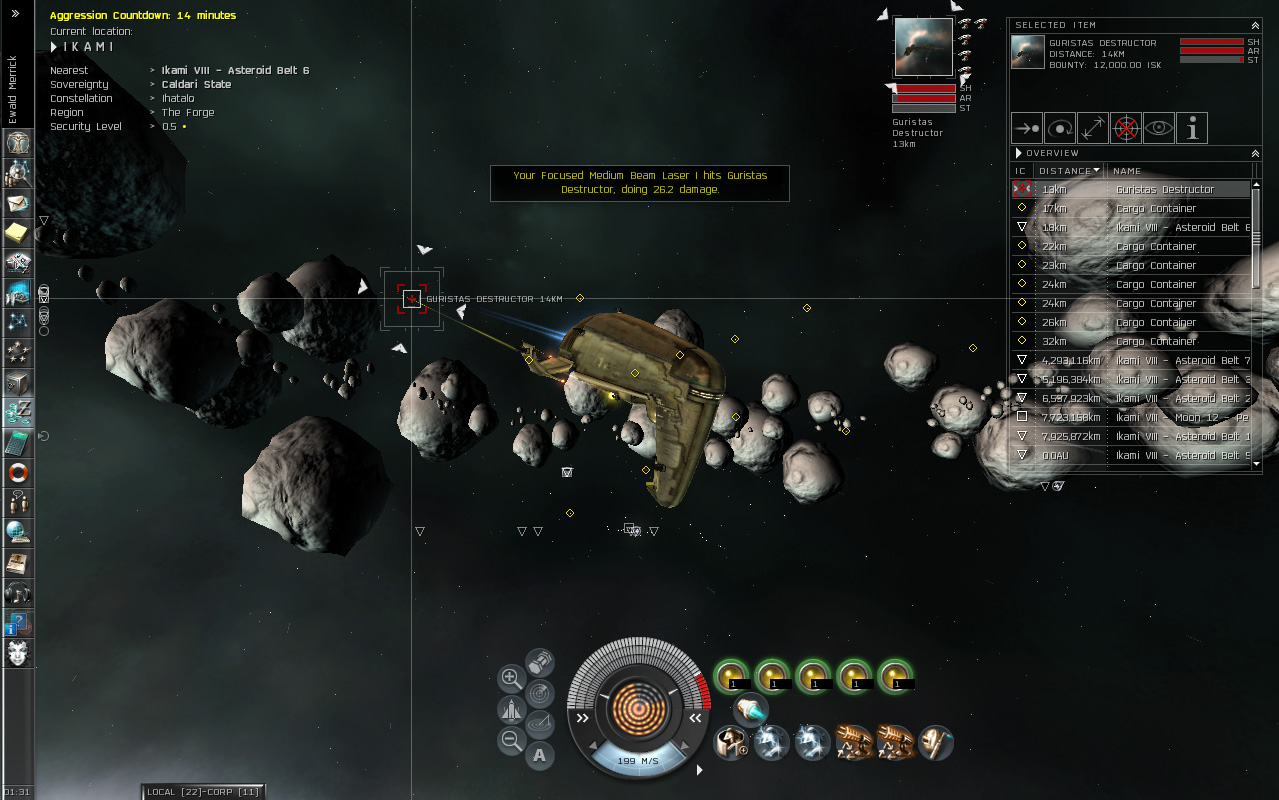Viewport: 1279px width, 800px height.
Task: Open the mail envelope in the sidebar
Action: click(18, 204)
